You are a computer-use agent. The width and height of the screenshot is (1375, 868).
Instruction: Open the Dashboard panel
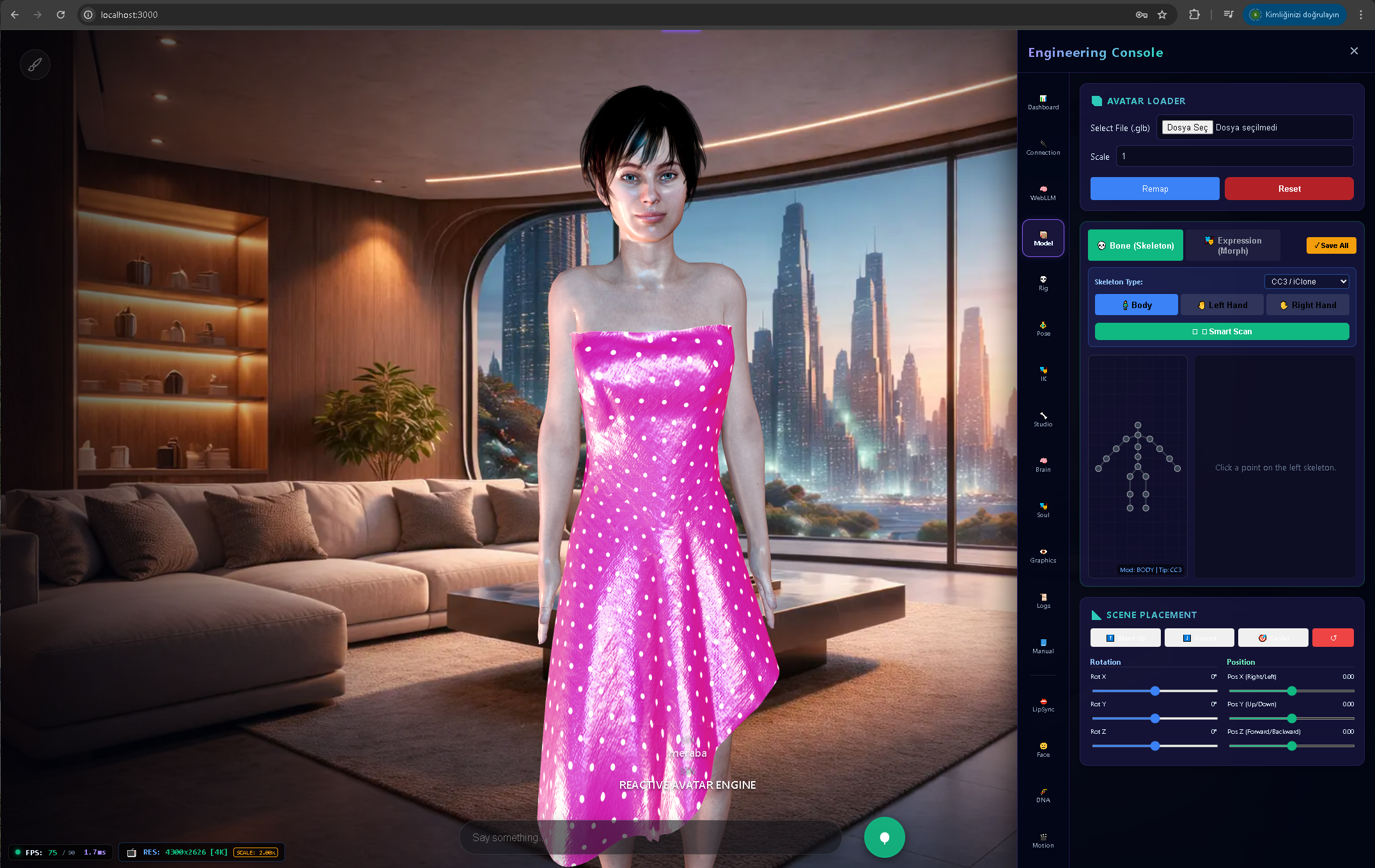(1043, 102)
